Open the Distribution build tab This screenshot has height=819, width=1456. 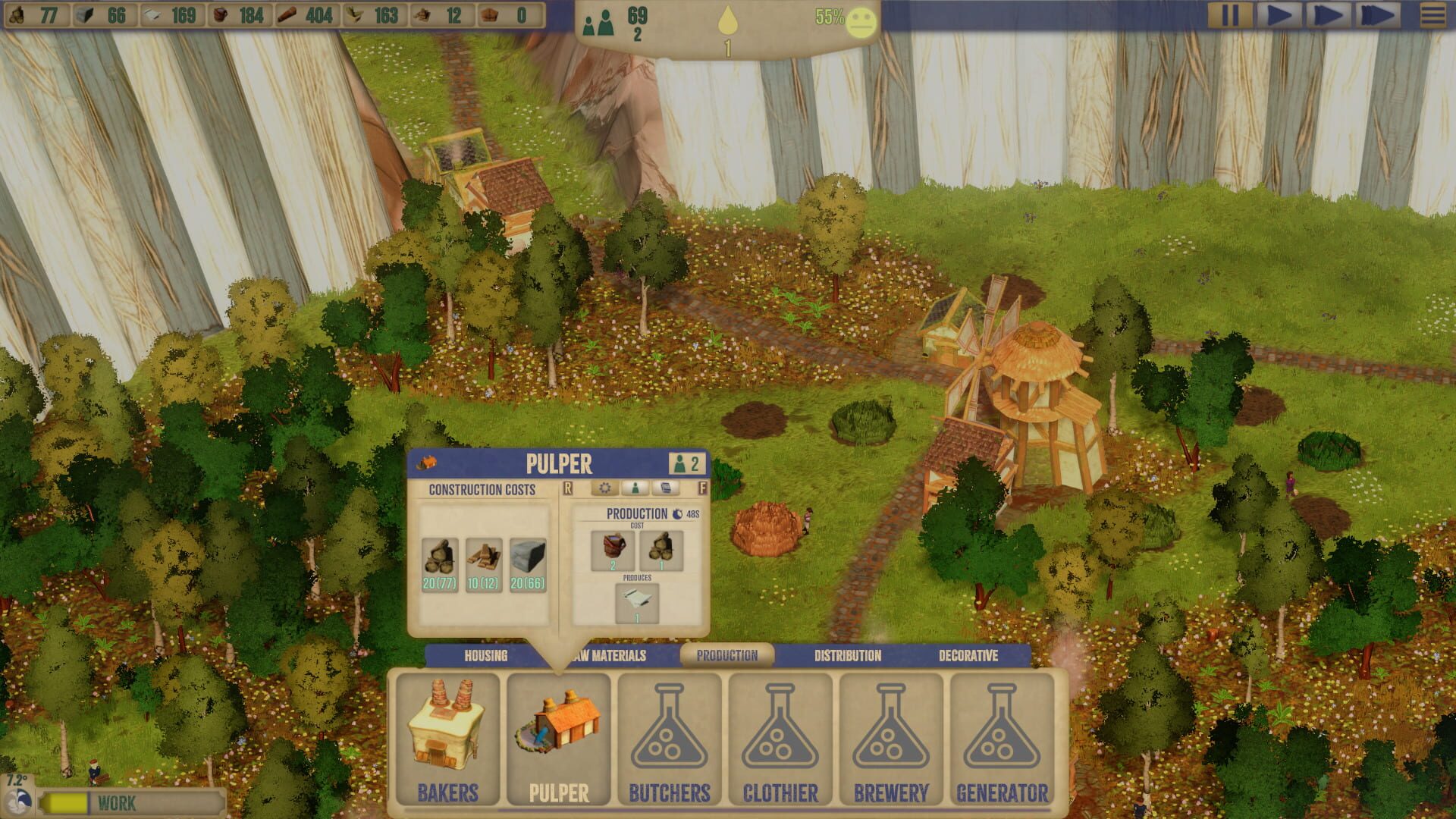(847, 656)
